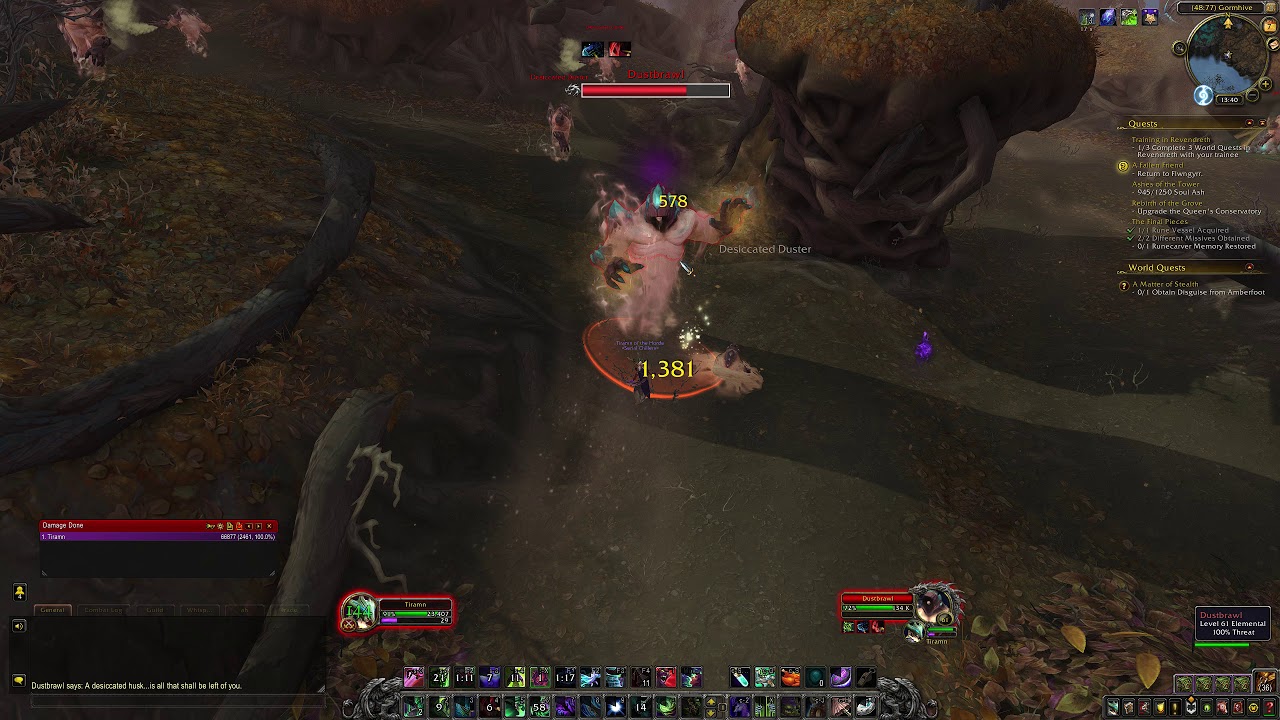Open the mail icon near the minimap
1280x720 pixels.
[1271, 44]
